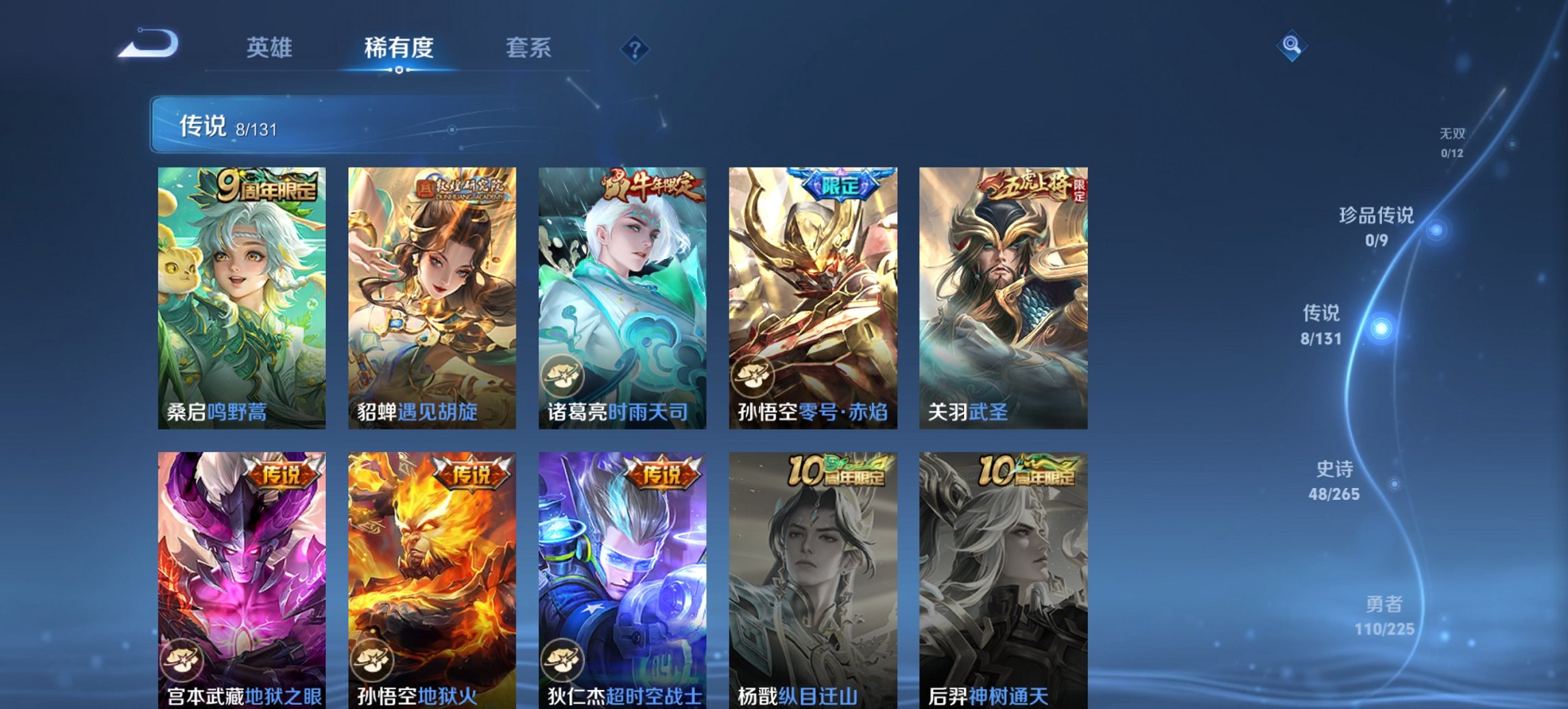Click the question mark help icon
The image size is (1568, 709).
tap(636, 47)
